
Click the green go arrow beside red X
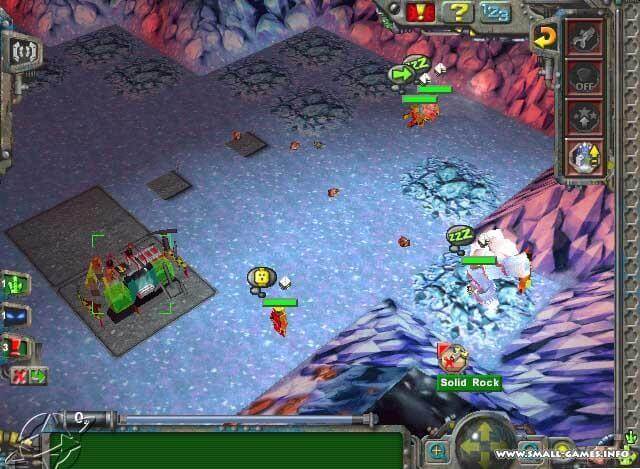[x=37, y=376]
